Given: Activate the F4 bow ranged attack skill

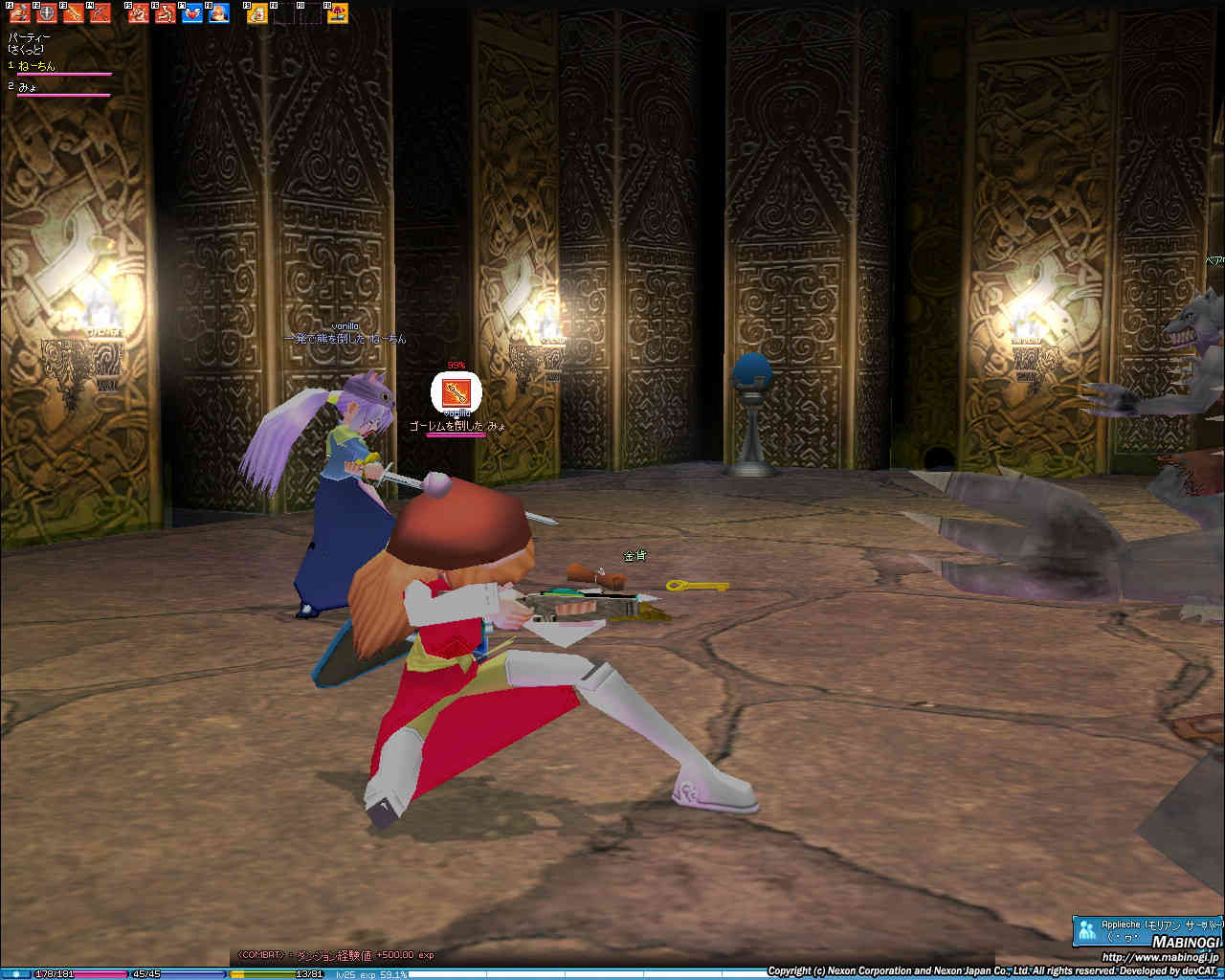Looking at the screenshot, I should coord(100,13).
